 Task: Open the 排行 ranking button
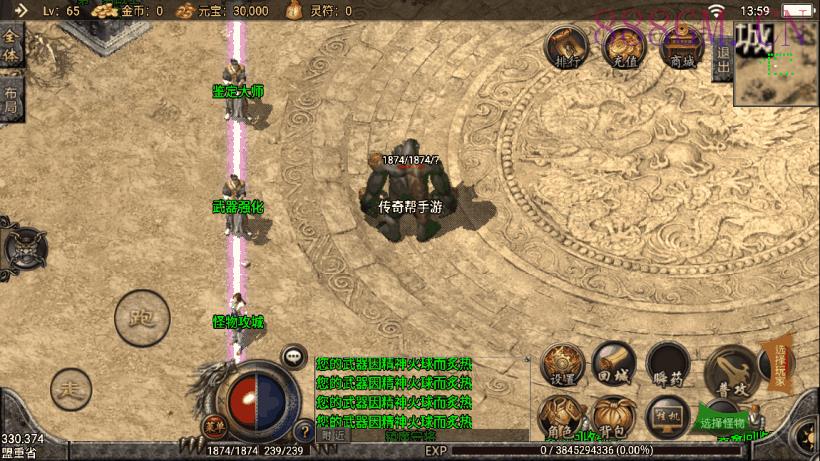tap(566, 46)
